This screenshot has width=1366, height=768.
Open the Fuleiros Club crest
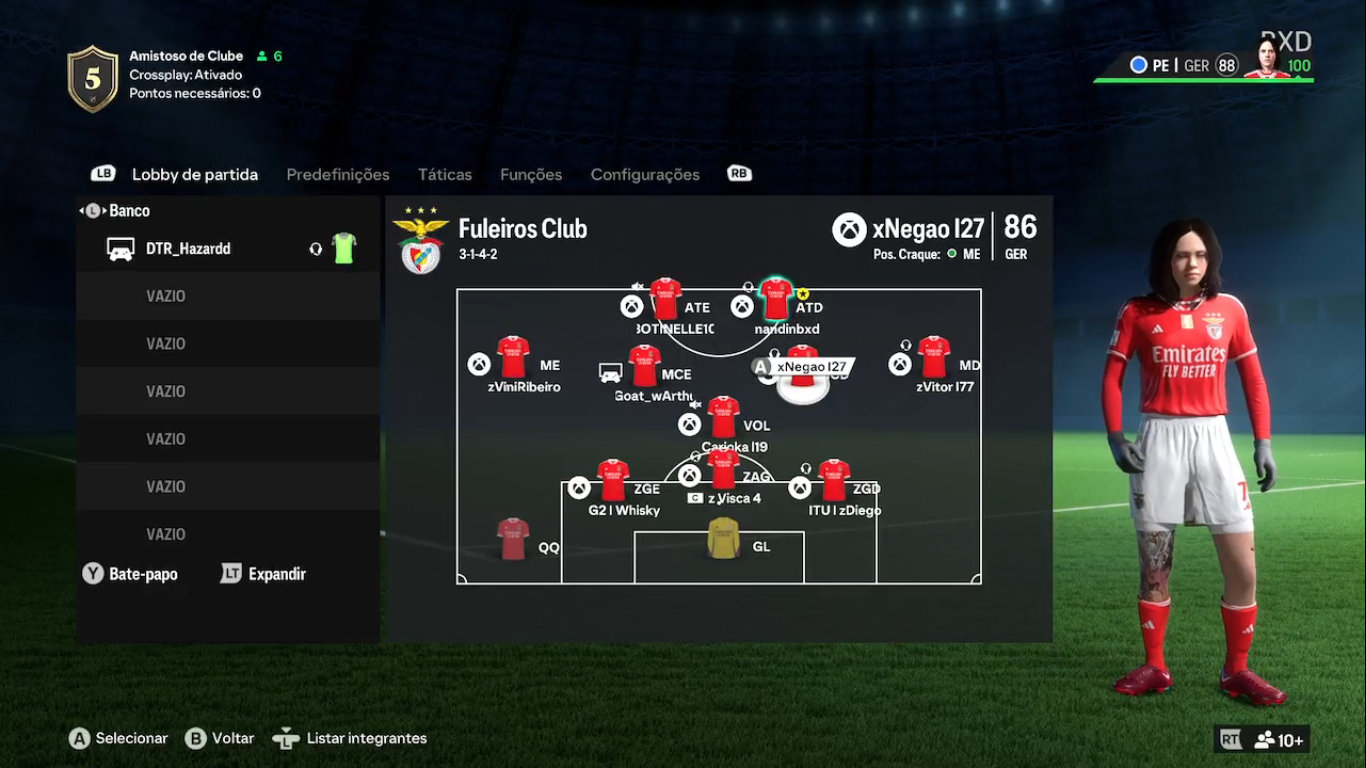pyautogui.click(x=421, y=241)
